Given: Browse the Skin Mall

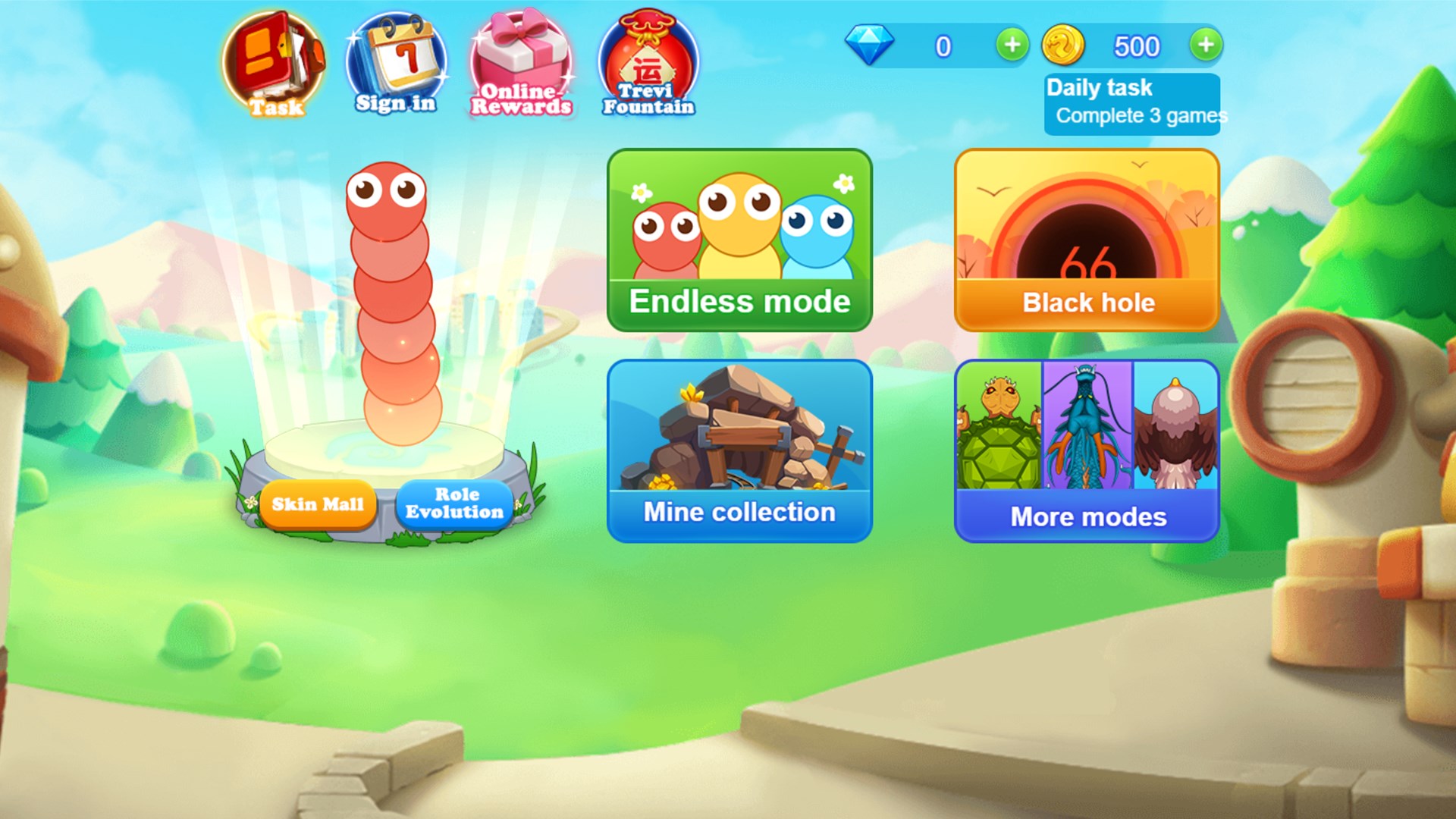Looking at the screenshot, I should [318, 503].
